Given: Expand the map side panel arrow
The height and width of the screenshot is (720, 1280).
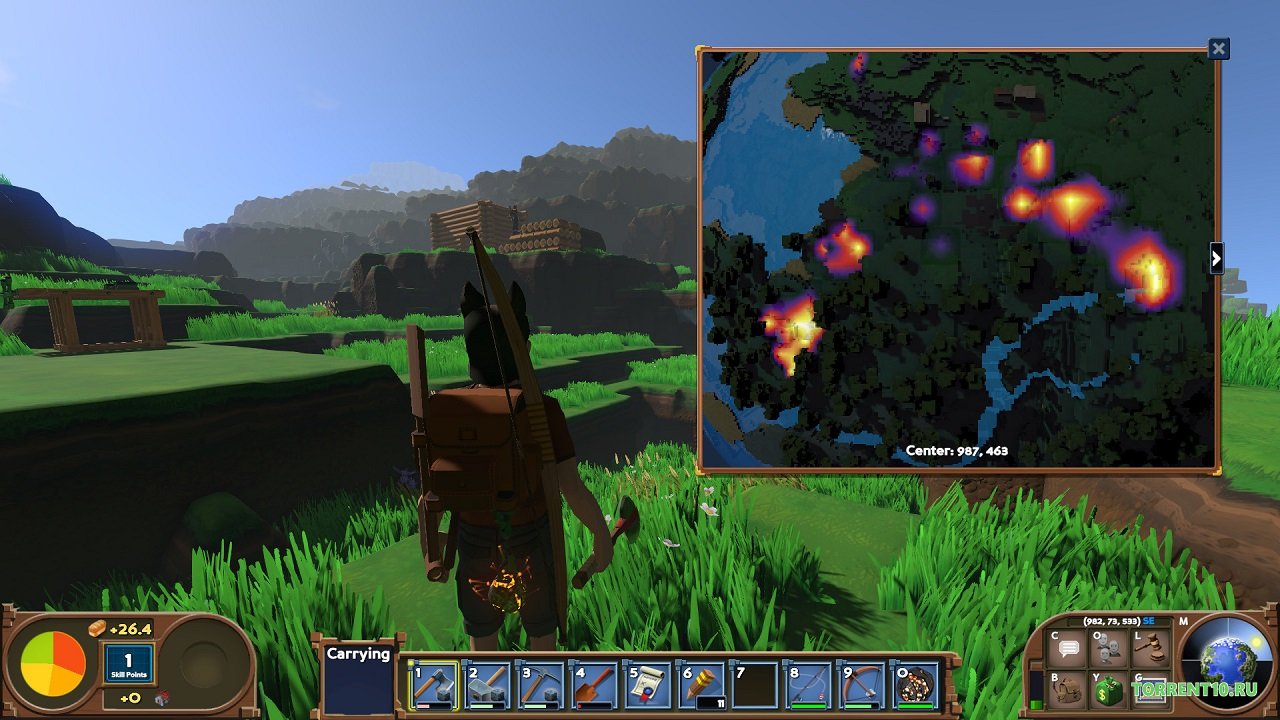Looking at the screenshot, I should [1216, 258].
